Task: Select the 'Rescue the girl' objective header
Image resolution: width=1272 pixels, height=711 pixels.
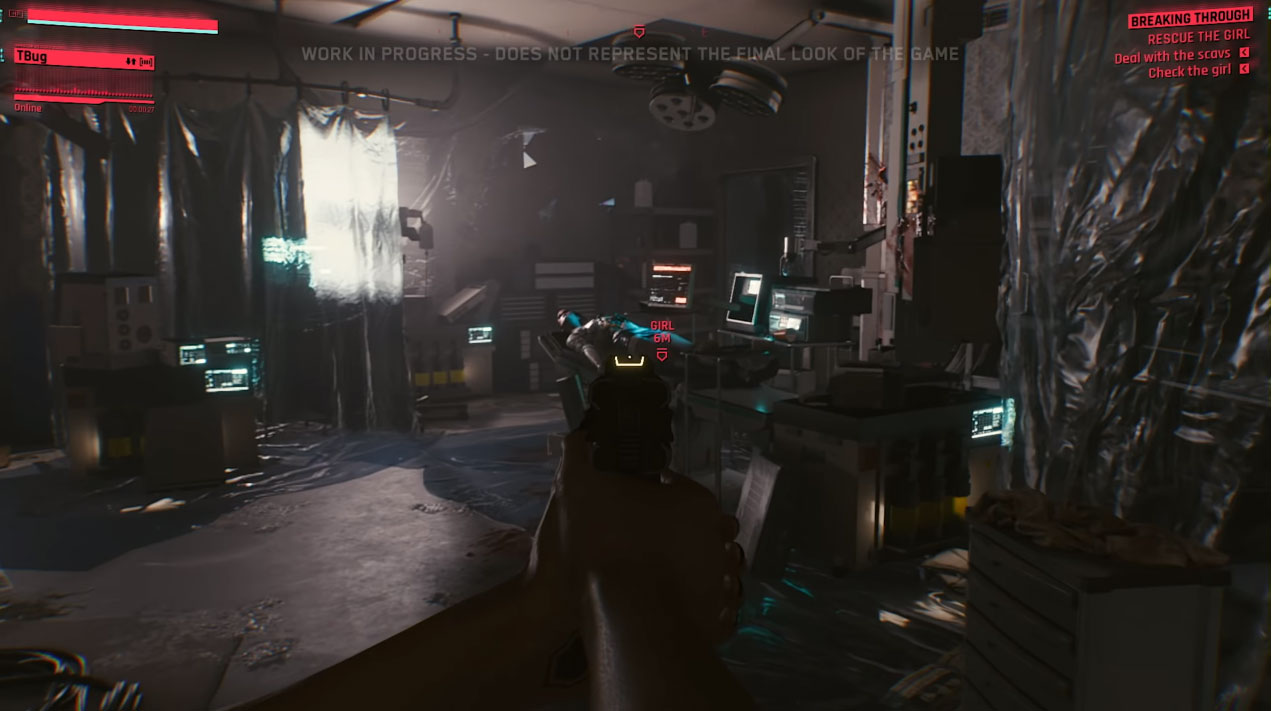Action: 1198,38
